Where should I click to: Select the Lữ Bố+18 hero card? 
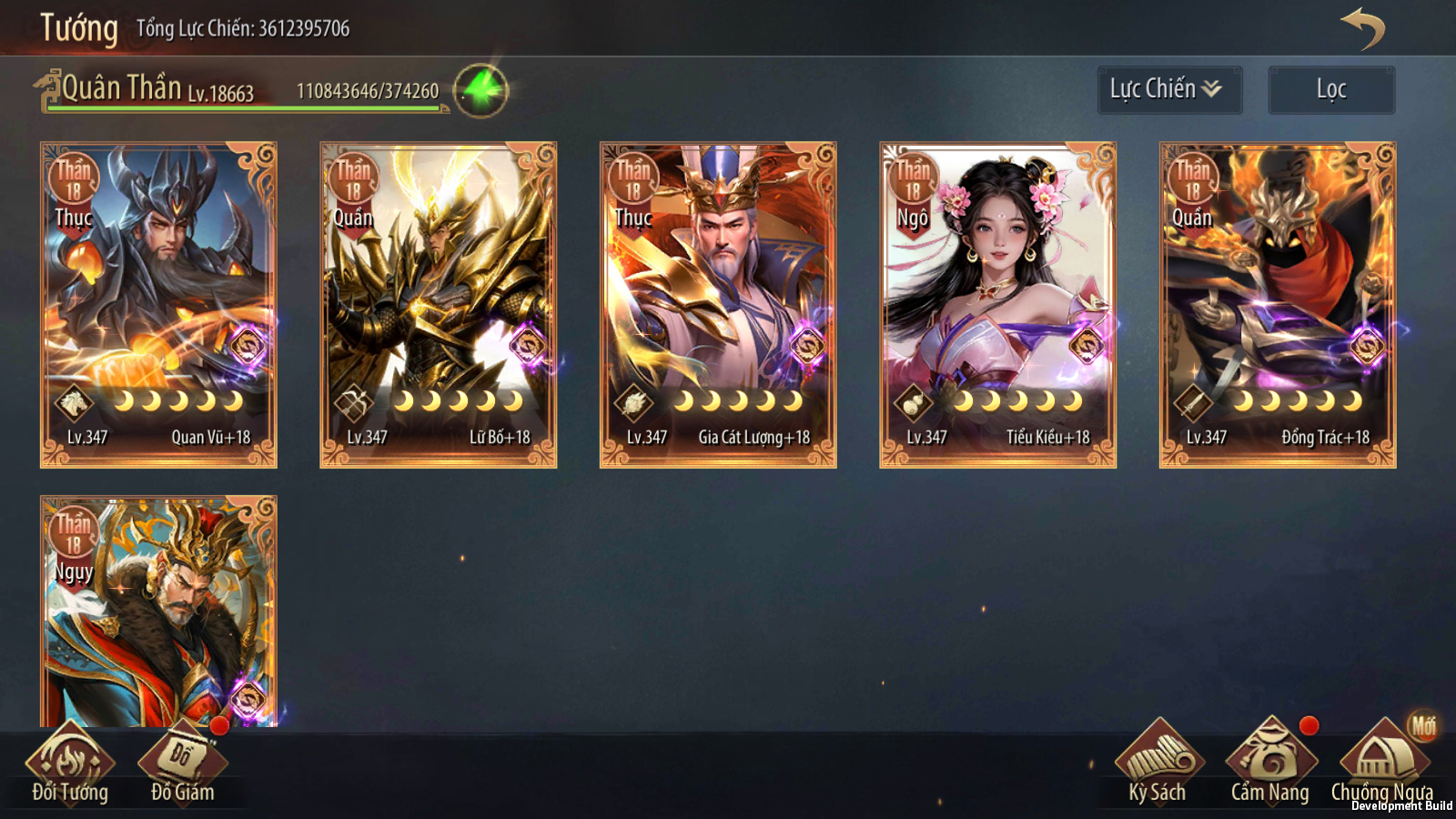(x=438, y=305)
